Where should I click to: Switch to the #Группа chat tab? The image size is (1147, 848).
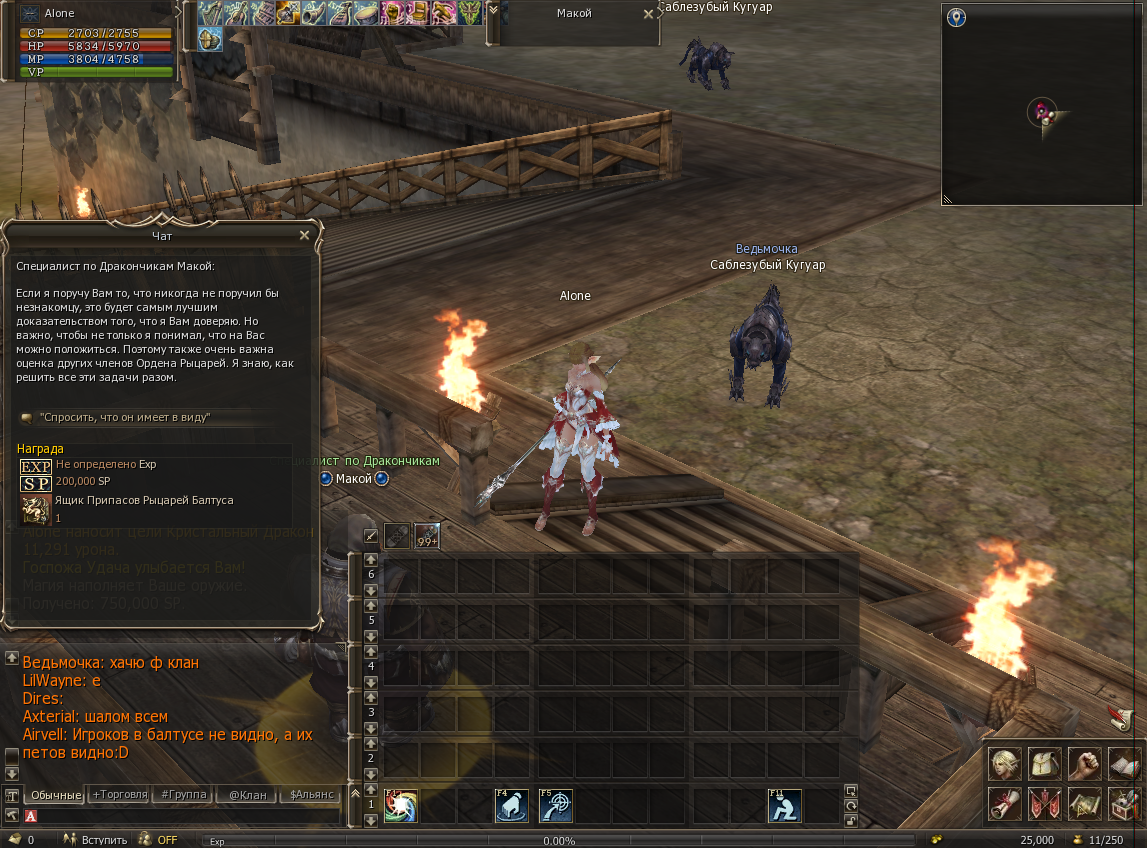[x=183, y=795]
